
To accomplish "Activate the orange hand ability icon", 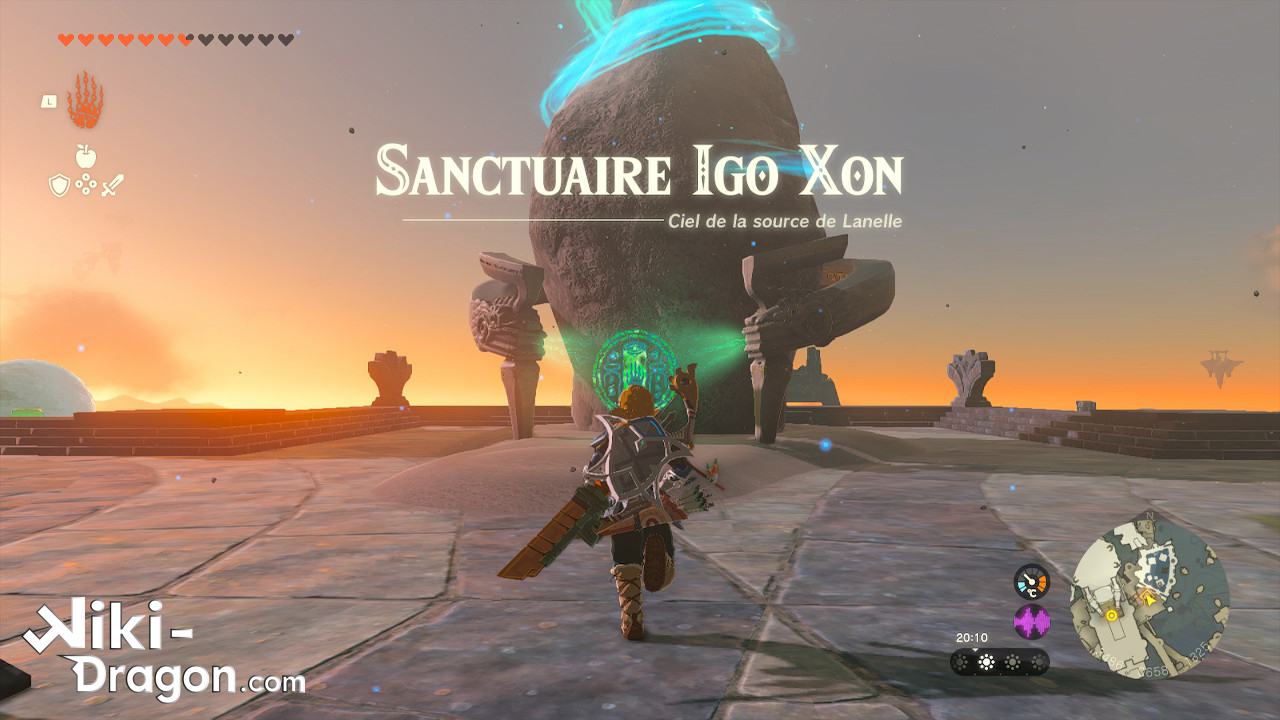I will [x=85, y=100].
